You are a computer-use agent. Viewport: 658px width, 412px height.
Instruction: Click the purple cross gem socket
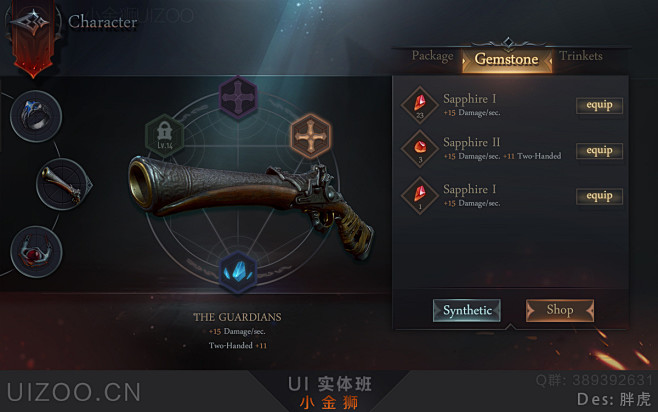[238, 99]
